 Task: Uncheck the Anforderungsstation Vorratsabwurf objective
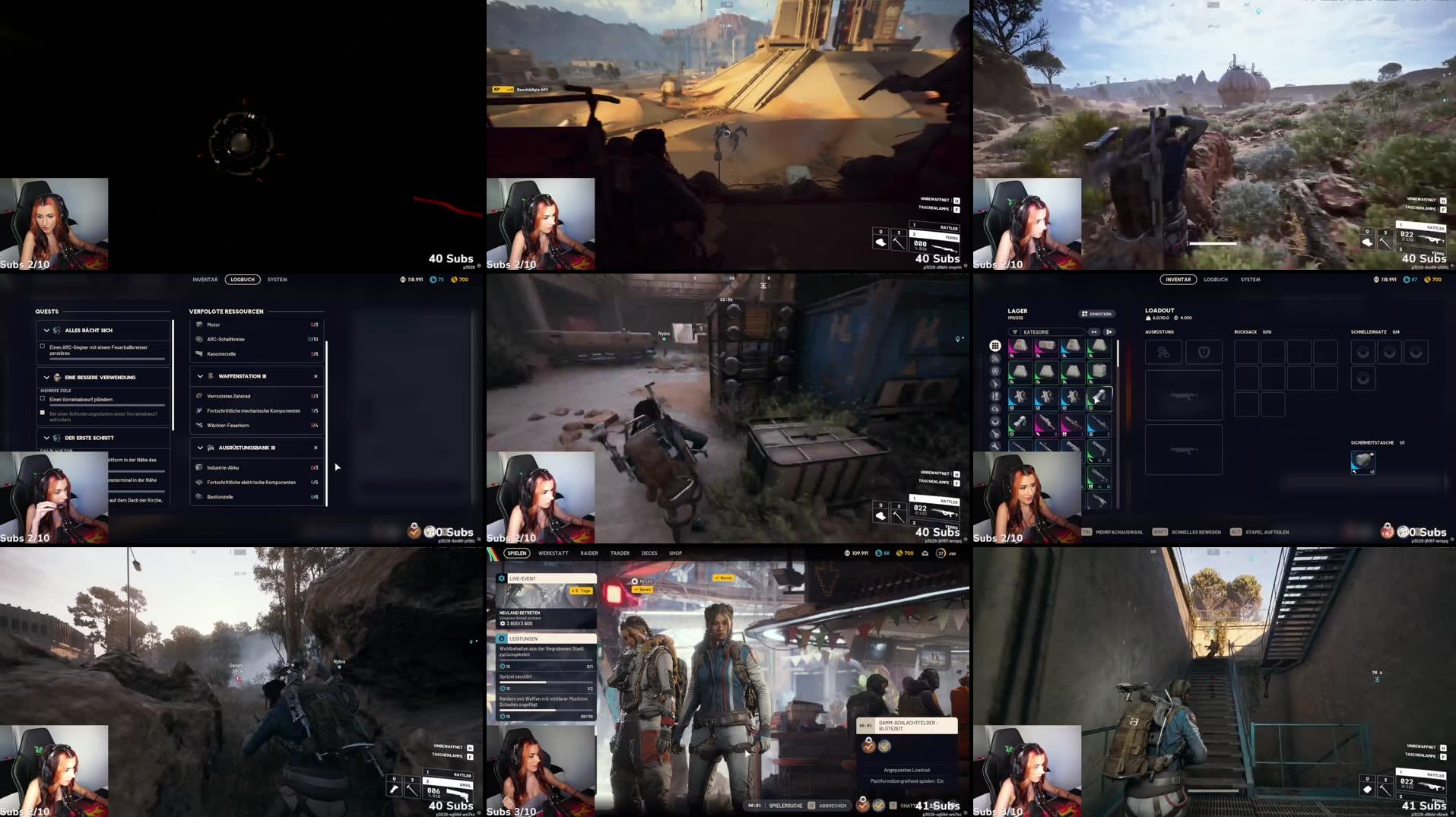tap(41, 412)
